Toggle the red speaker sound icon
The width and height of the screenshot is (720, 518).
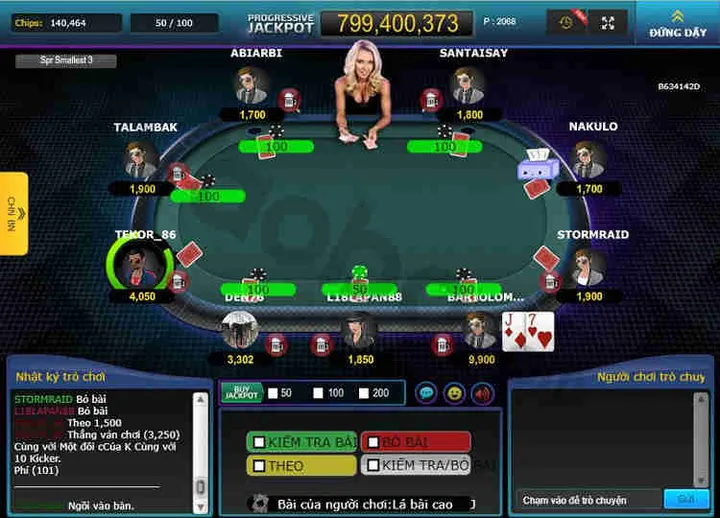[482, 393]
